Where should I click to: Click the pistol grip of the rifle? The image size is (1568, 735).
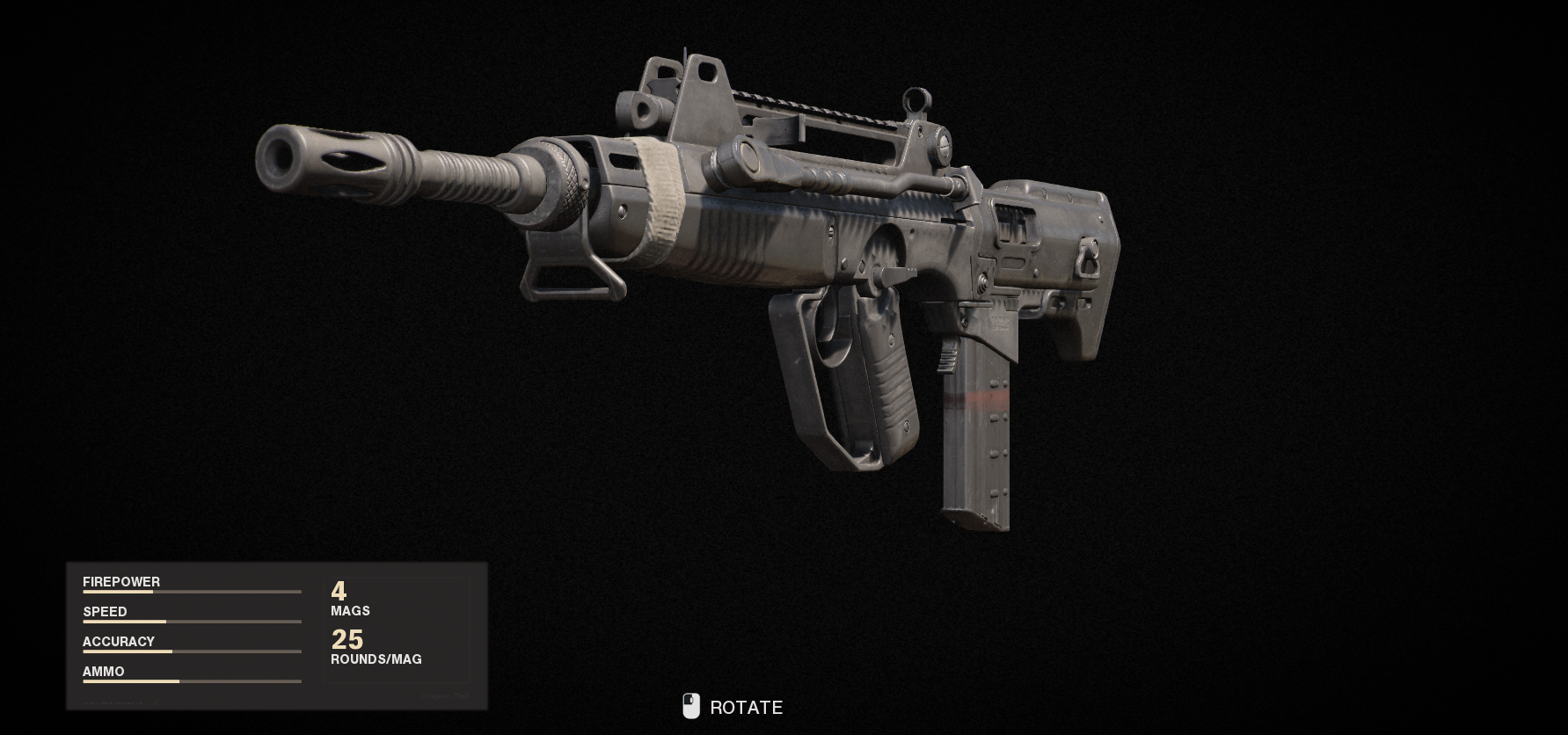pos(888,378)
